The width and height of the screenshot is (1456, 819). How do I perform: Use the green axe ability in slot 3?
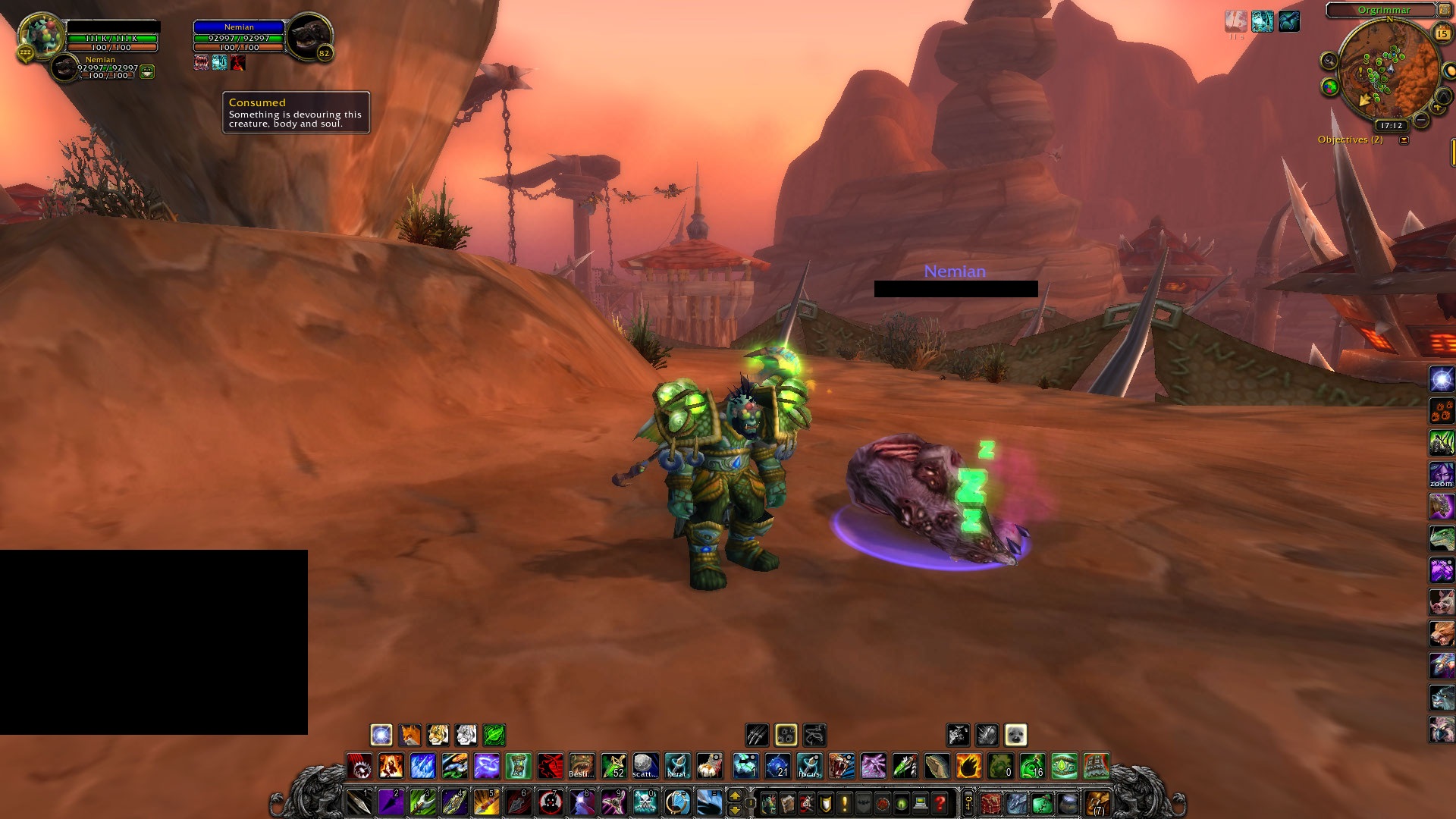(422, 802)
